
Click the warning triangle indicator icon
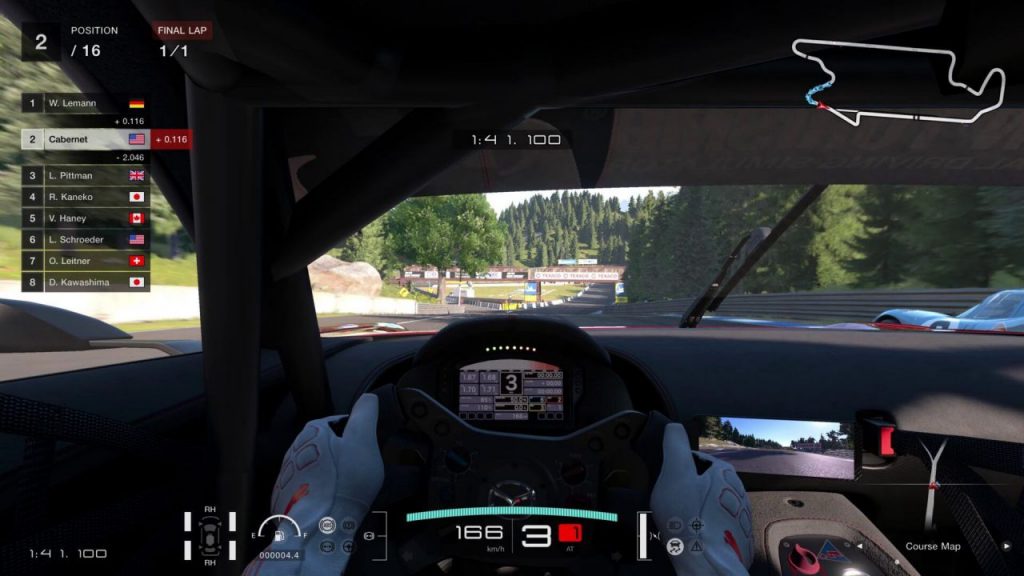point(696,547)
